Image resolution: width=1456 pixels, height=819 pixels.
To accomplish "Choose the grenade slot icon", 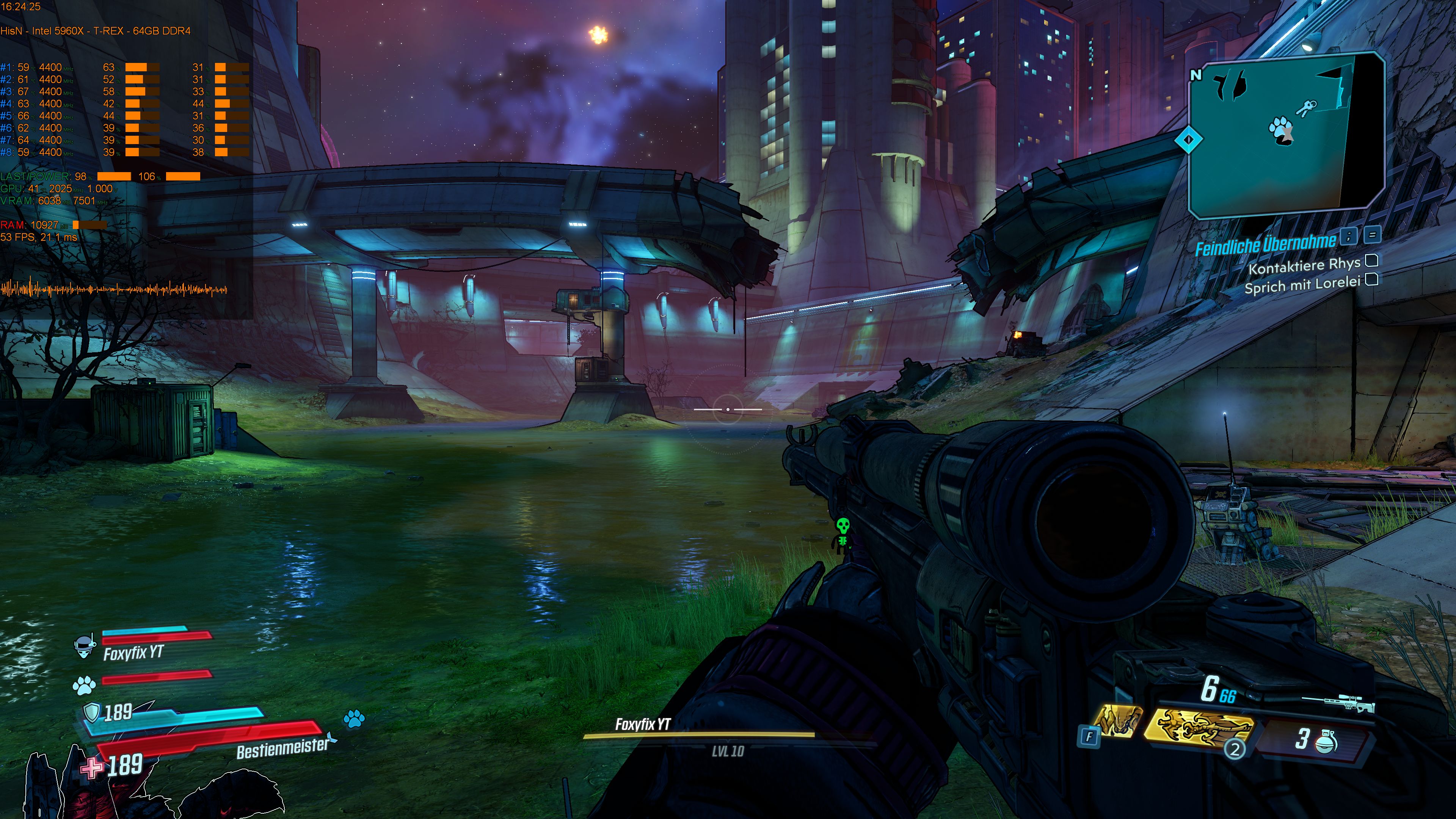I will 1326,739.
